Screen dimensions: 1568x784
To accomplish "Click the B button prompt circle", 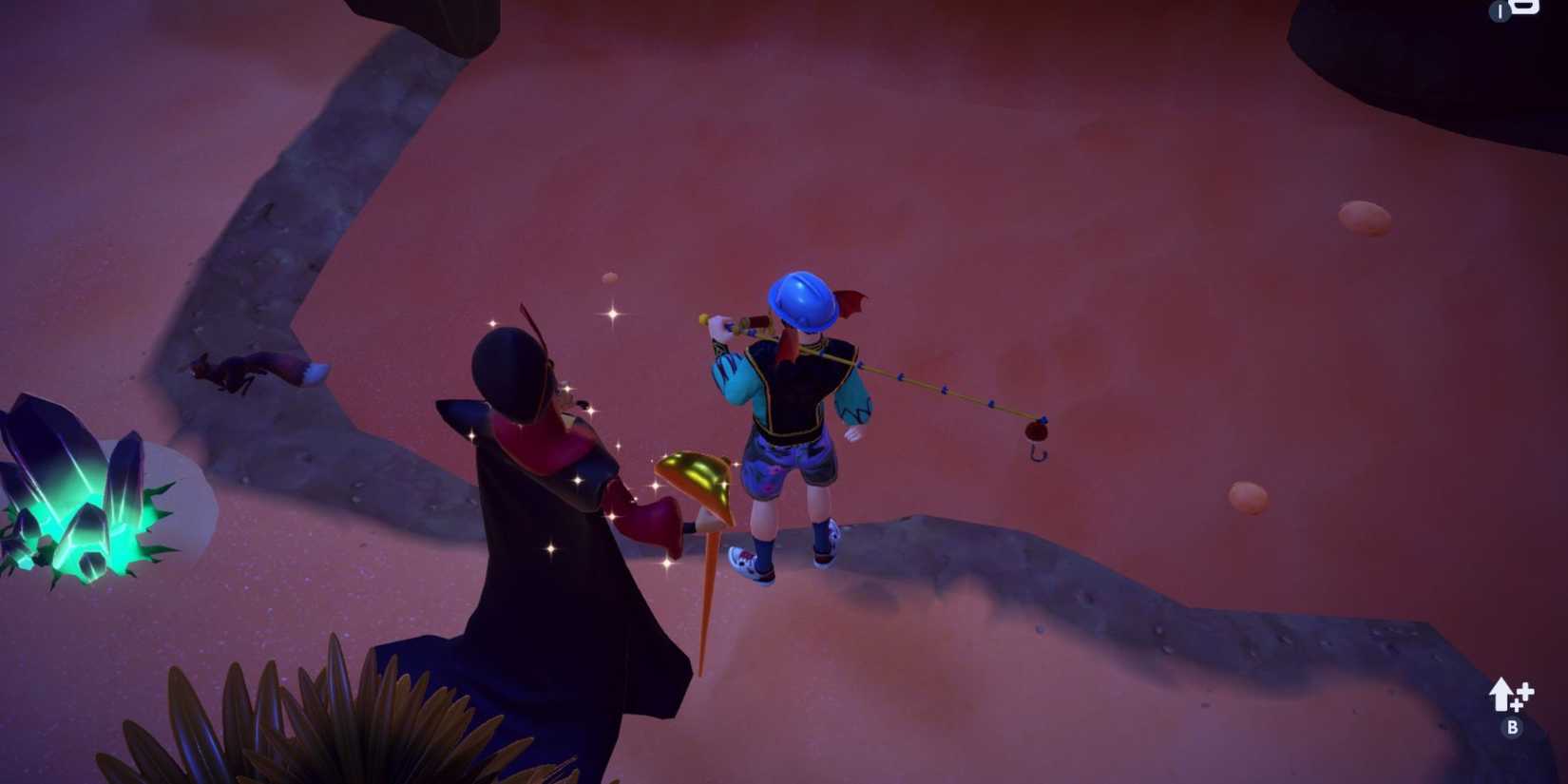I will pyautogui.click(x=1513, y=726).
